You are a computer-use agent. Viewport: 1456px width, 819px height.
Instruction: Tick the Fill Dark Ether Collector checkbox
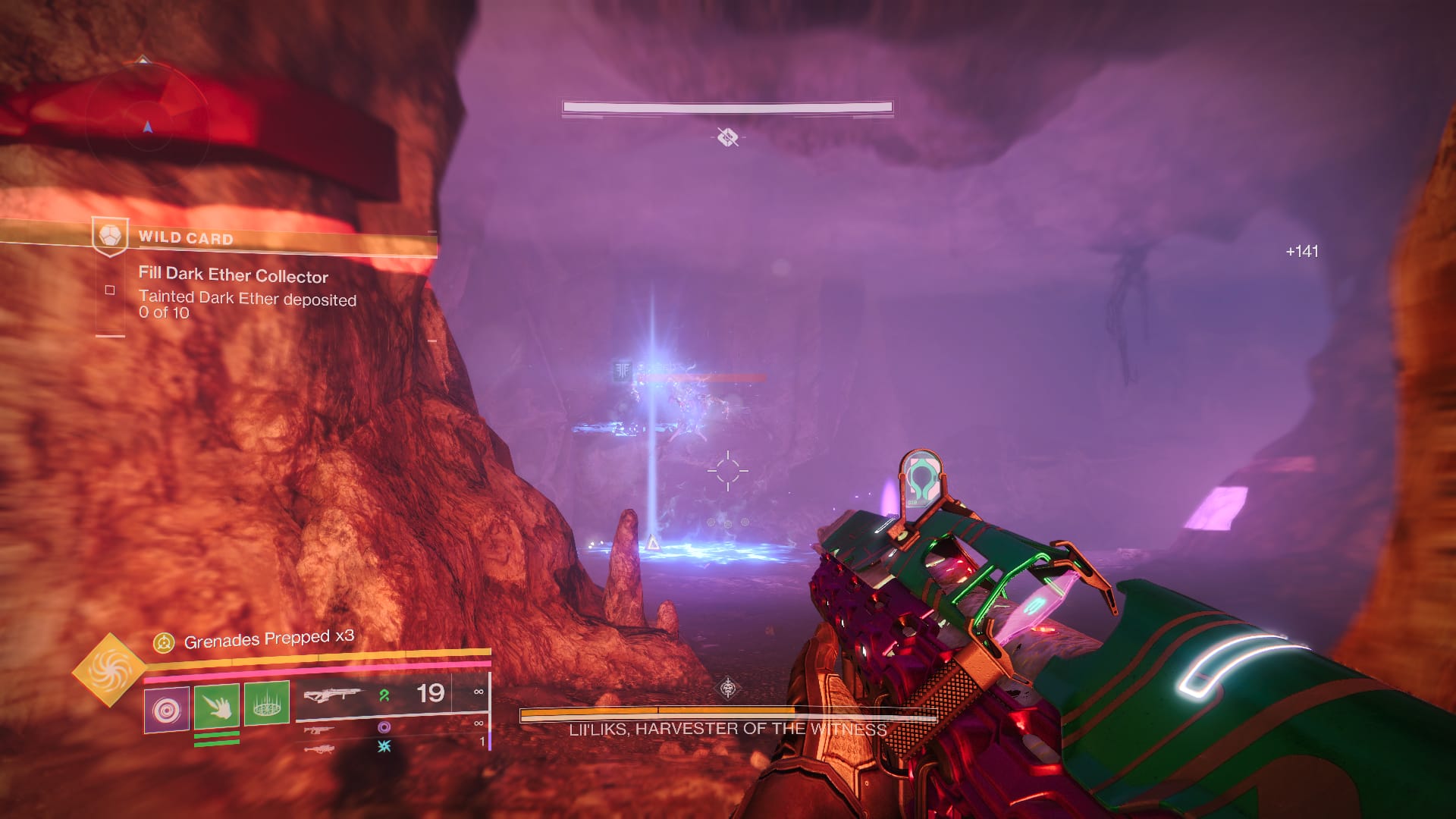[x=110, y=290]
